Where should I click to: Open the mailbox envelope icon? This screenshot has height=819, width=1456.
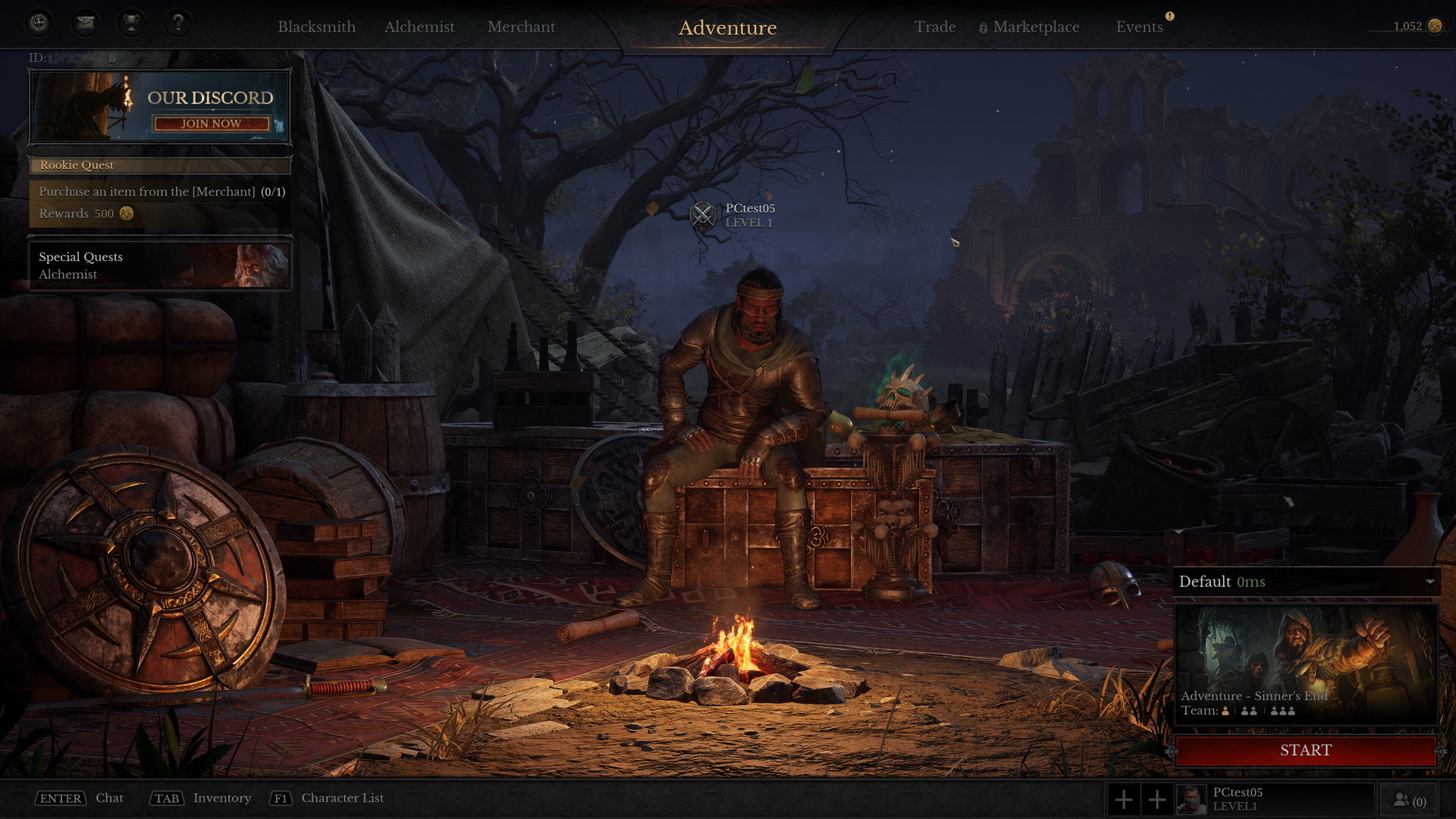point(84,23)
